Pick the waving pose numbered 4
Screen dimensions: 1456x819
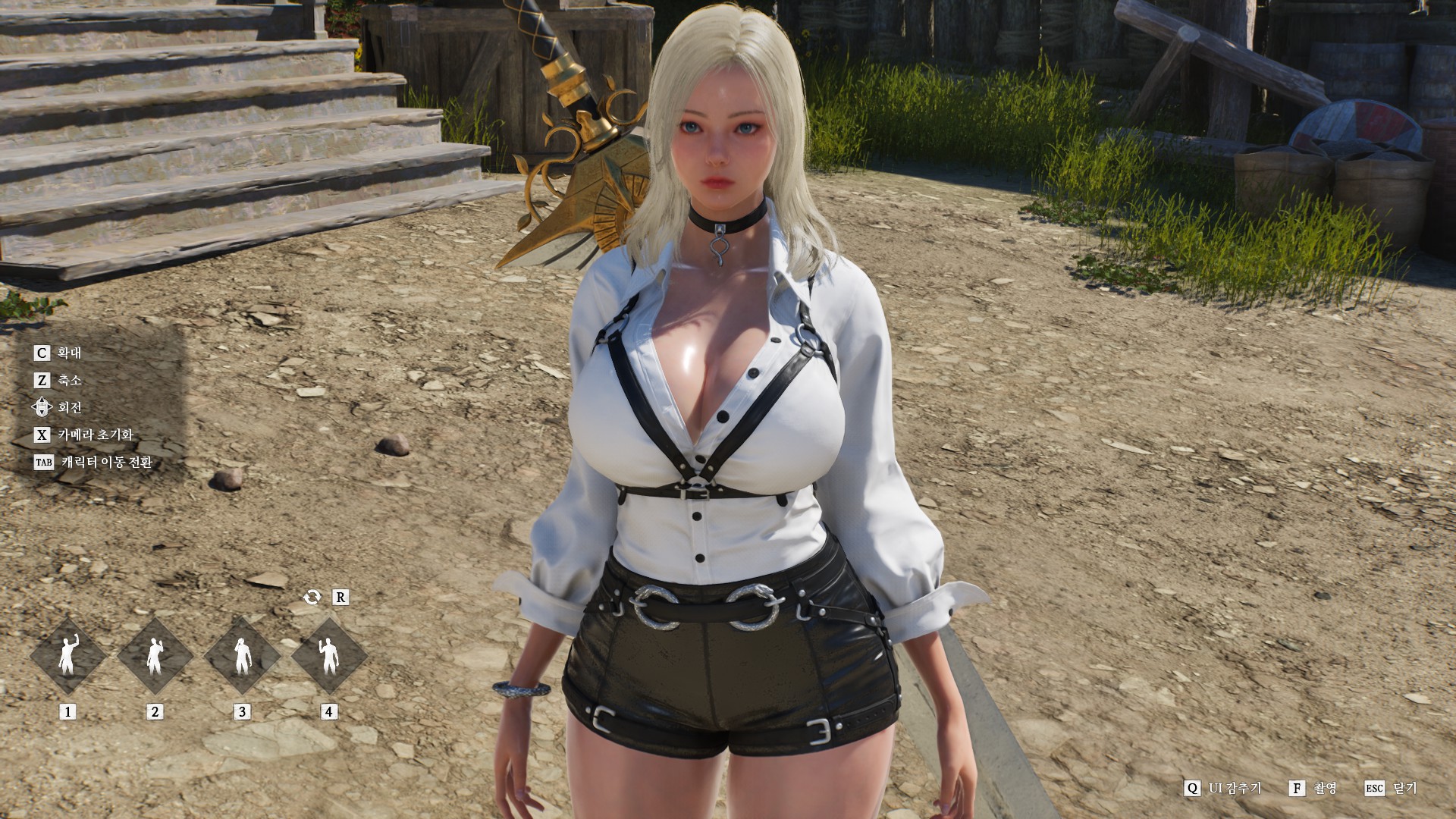click(329, 656)
